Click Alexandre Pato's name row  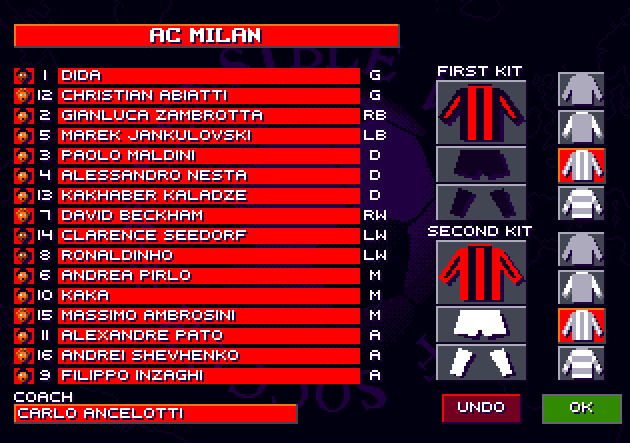pyautogui.click(x=208, y=335)
